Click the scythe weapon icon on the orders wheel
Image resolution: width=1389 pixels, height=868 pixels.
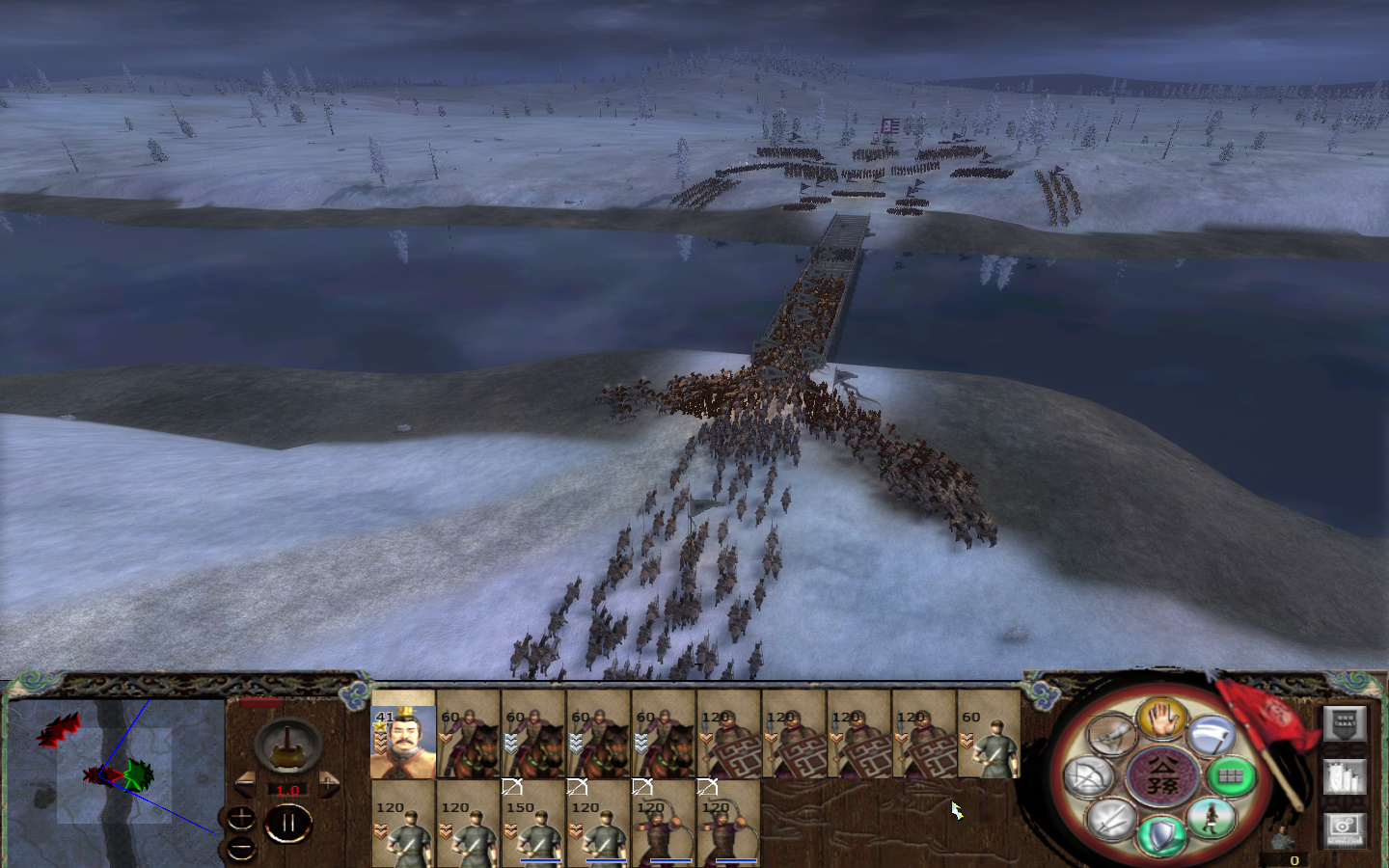pyautogui.click(x=1211, y=735)
